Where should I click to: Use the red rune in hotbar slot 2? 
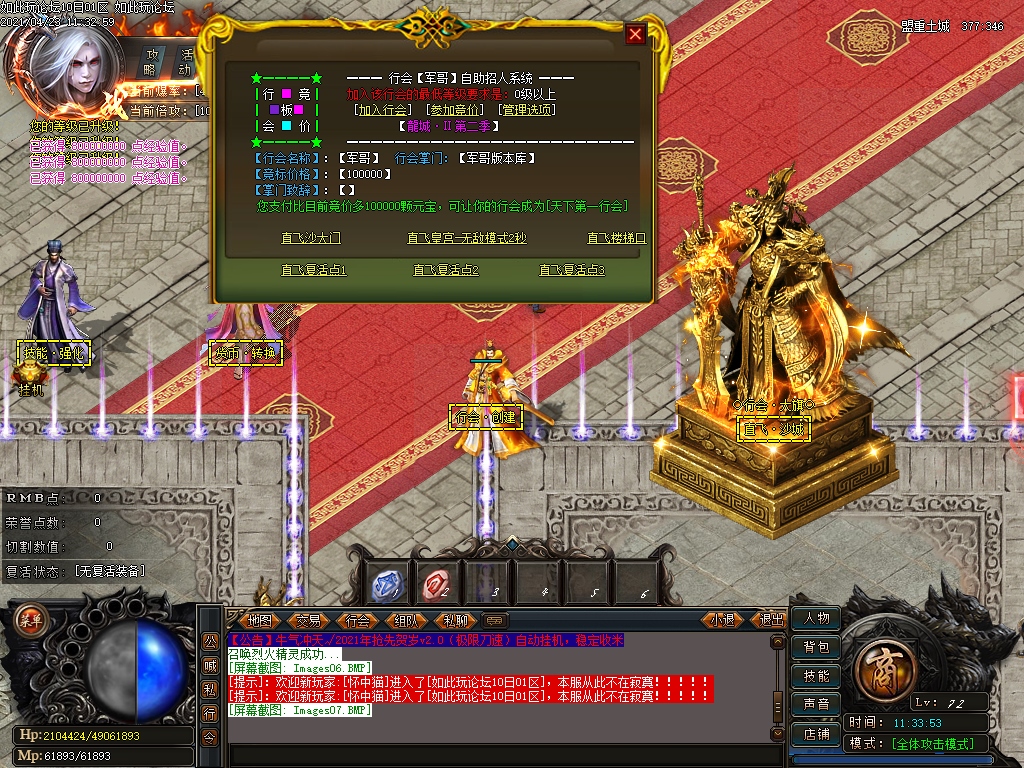pos(438,584)
